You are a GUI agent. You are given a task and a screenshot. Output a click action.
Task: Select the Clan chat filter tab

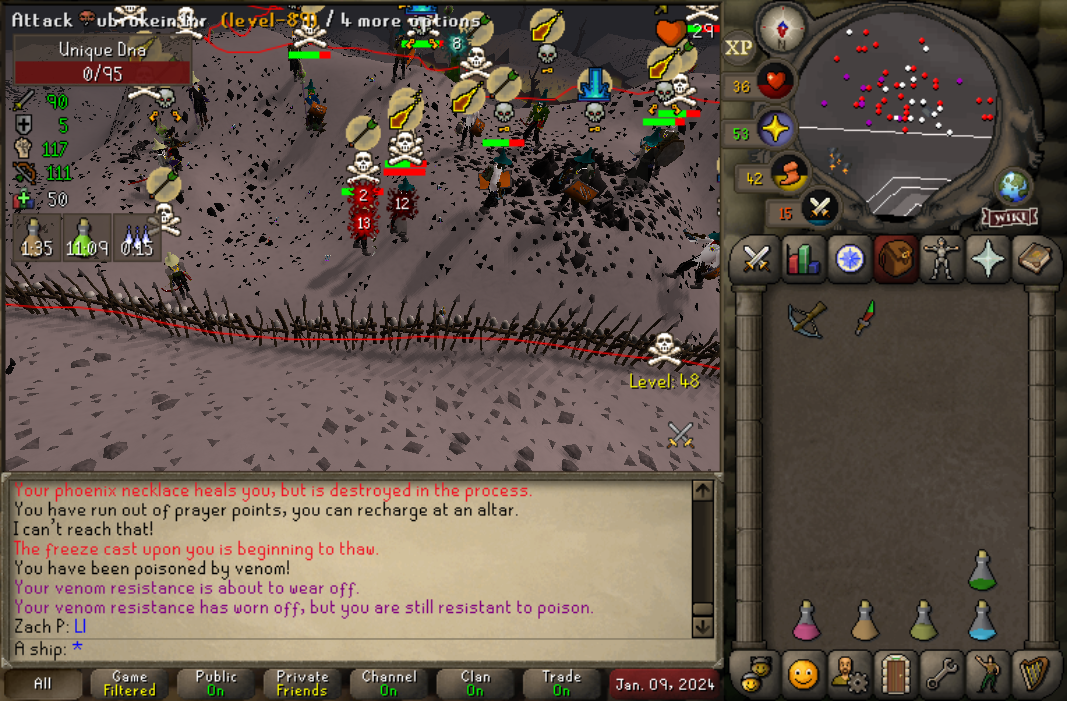click(x=476, y=684)
